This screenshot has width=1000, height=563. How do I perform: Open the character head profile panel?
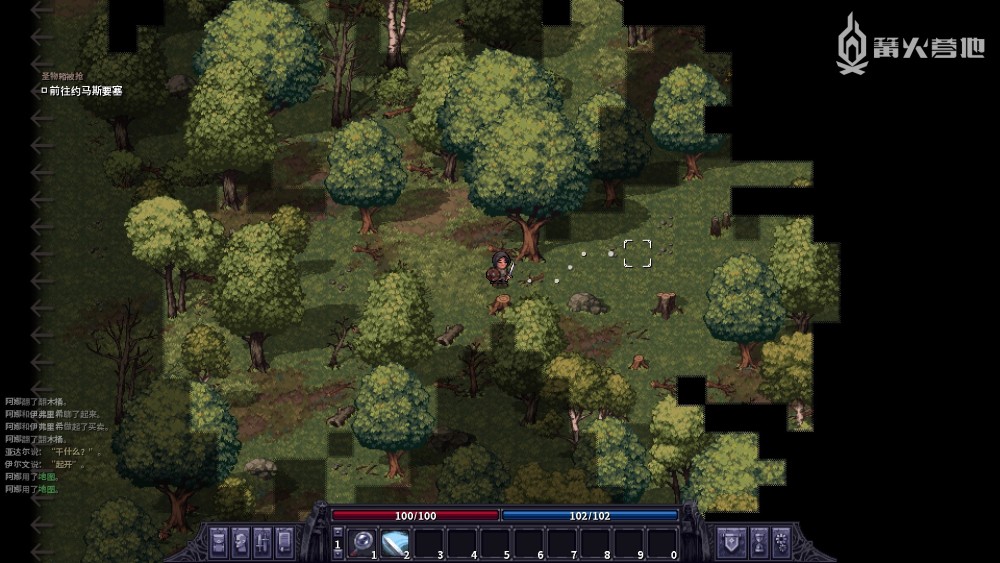pyautogui.click(x=240, y=542)
